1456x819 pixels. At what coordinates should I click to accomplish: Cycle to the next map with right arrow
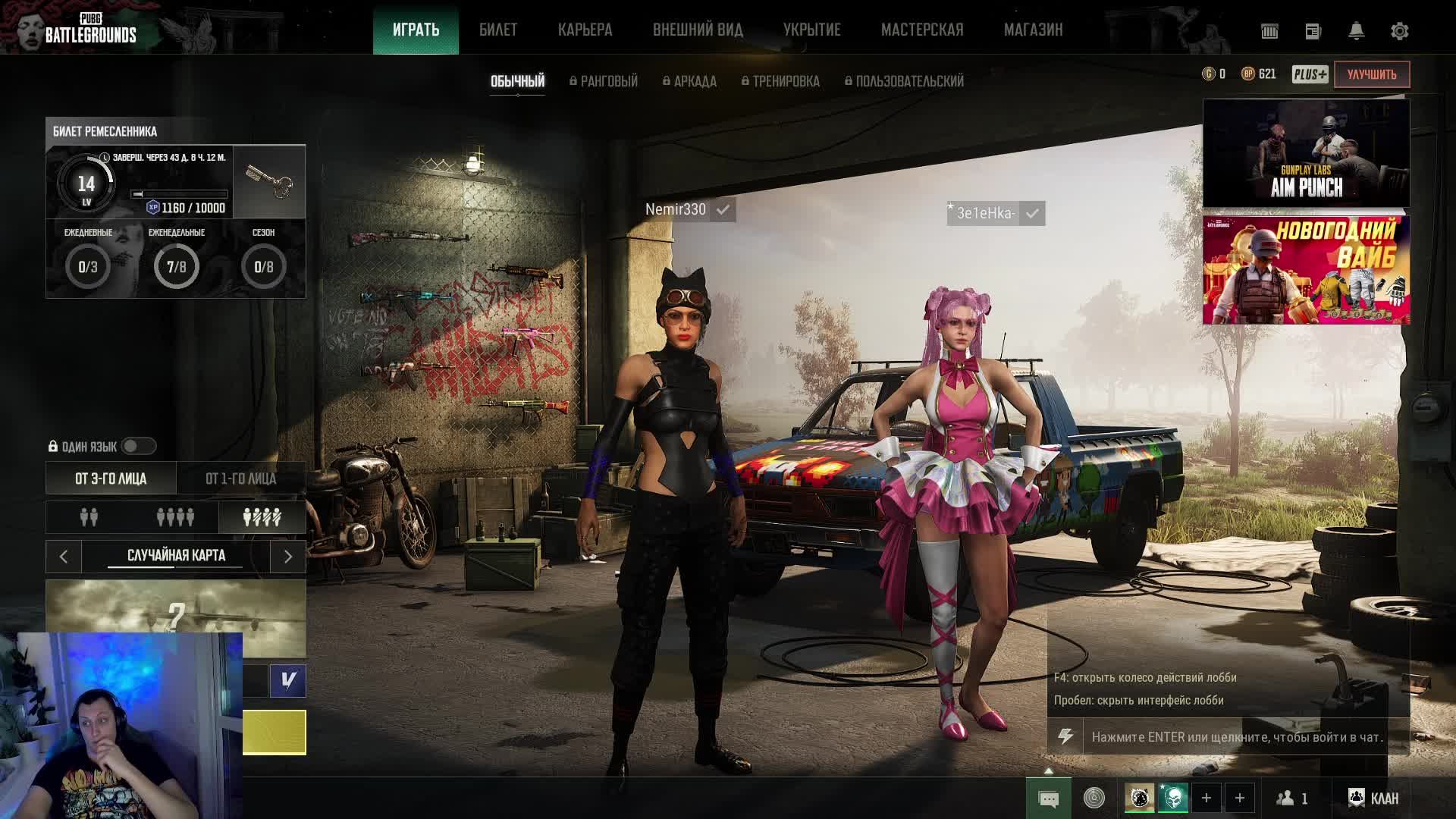pos(287,557)
